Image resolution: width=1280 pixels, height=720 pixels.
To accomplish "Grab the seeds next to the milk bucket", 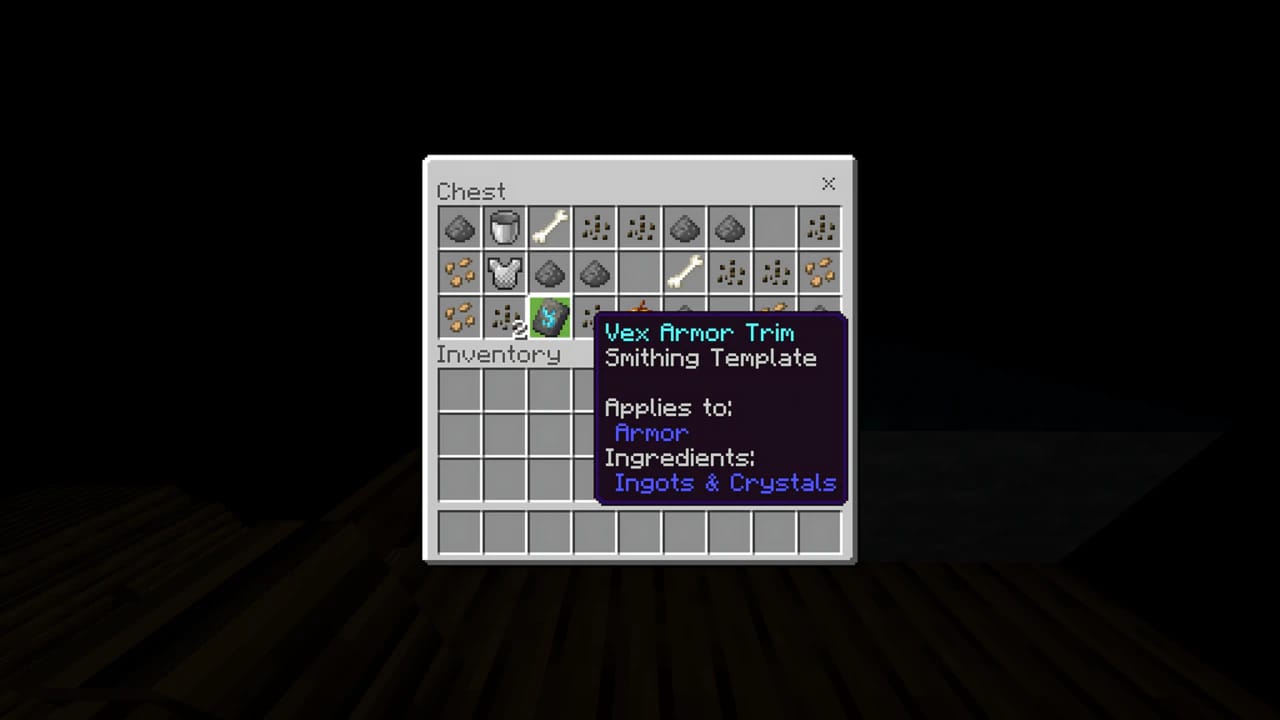I will tap(594, 228).
